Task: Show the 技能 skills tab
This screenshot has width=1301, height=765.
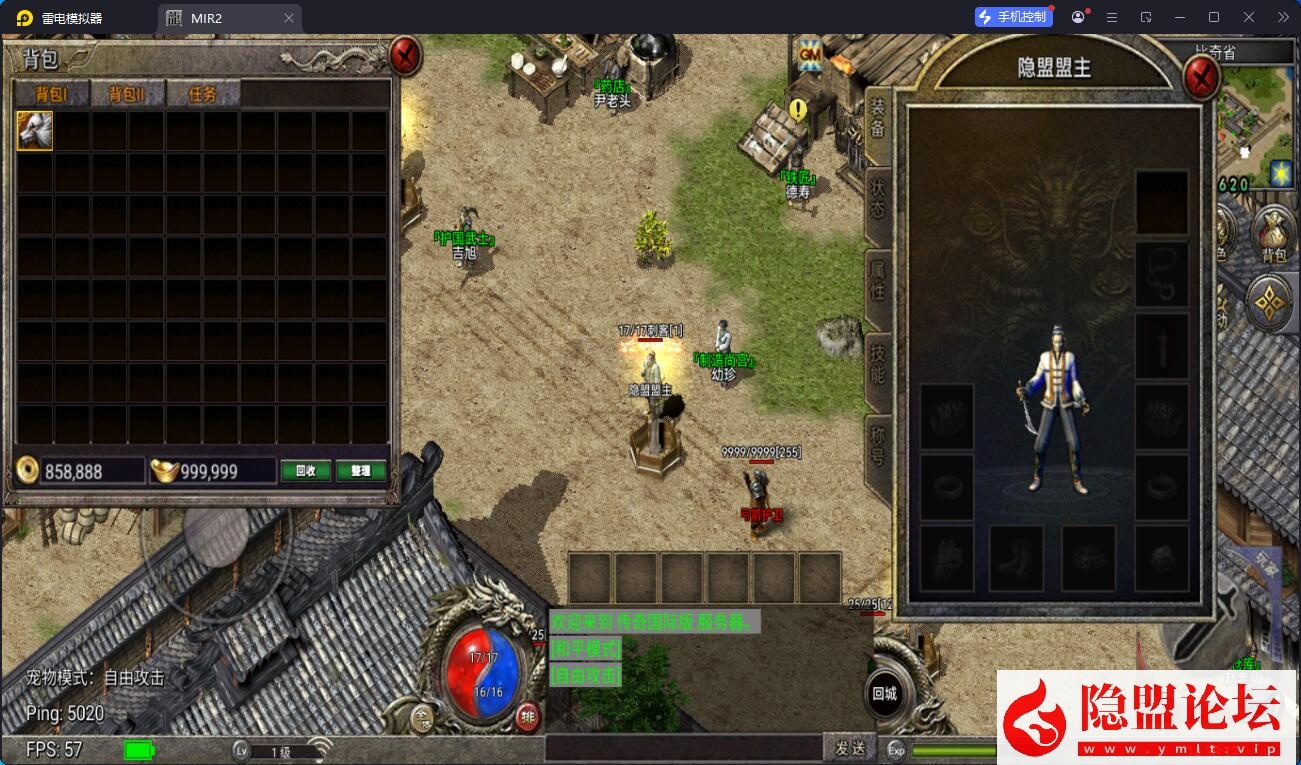Action: click(x=877, y=365)
